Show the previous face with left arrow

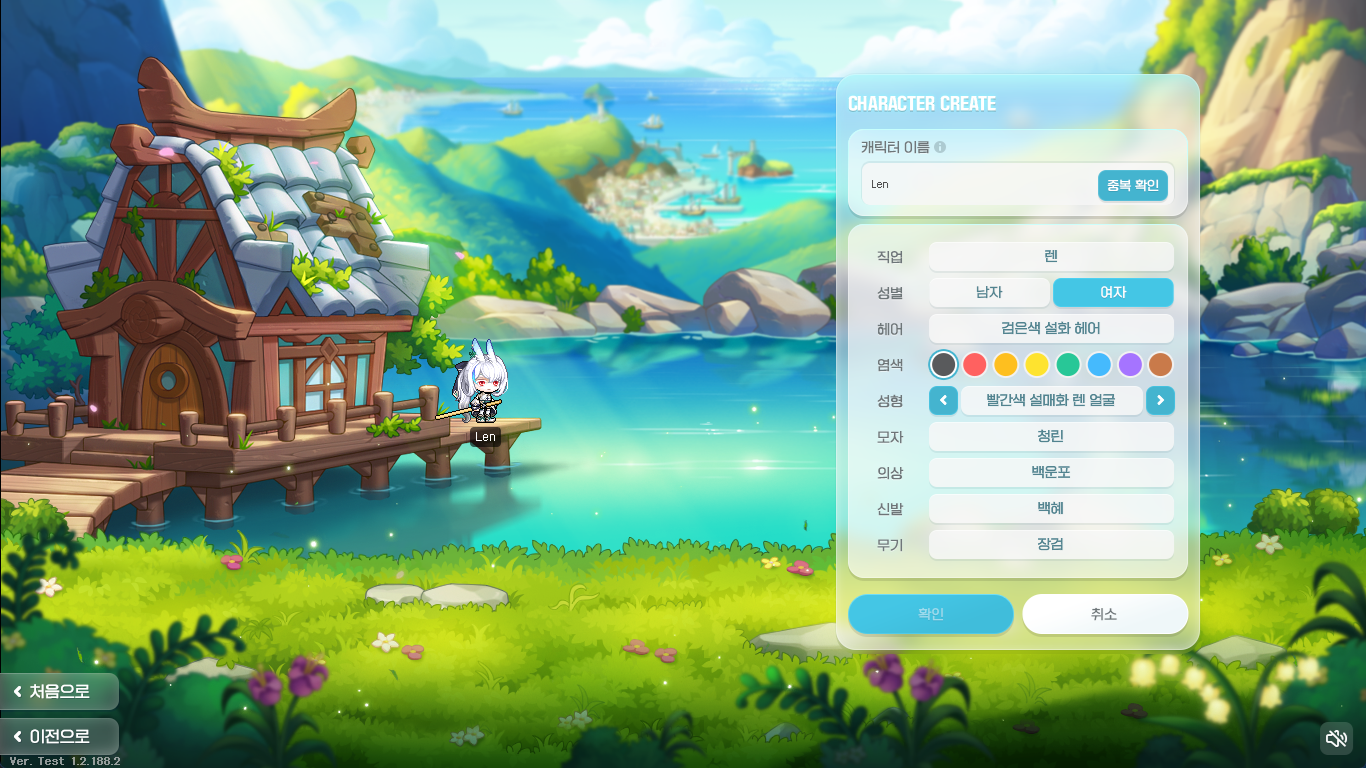pos(943,401)
